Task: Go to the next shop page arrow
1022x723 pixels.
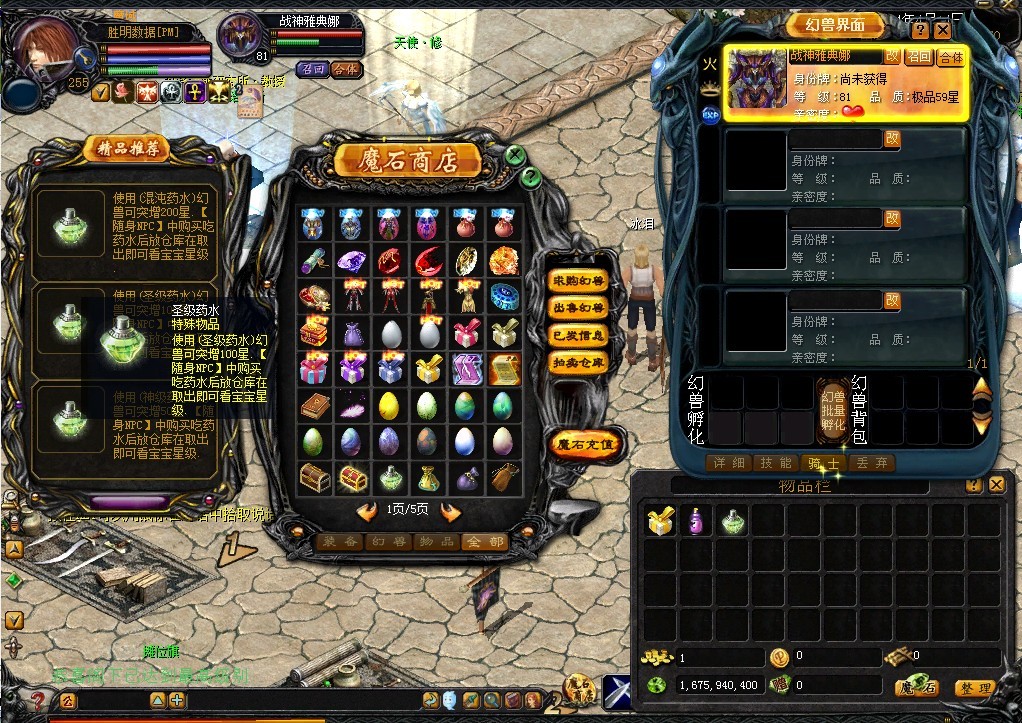Action: pos(451,512)
